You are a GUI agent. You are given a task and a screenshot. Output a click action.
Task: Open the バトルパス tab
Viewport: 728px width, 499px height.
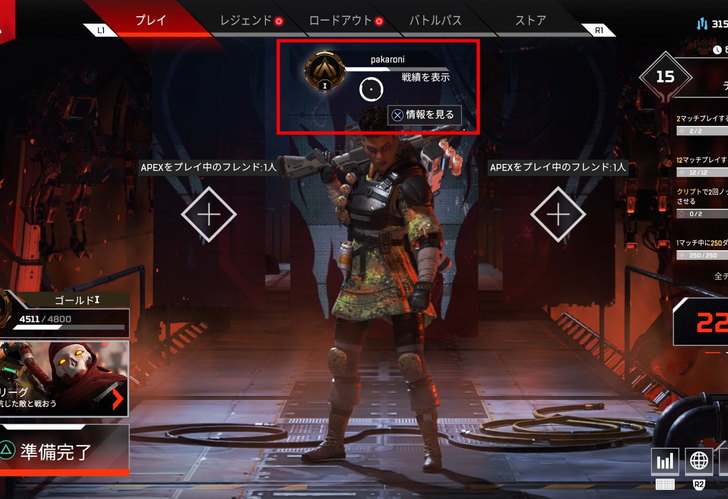click(x=436, y=20)
